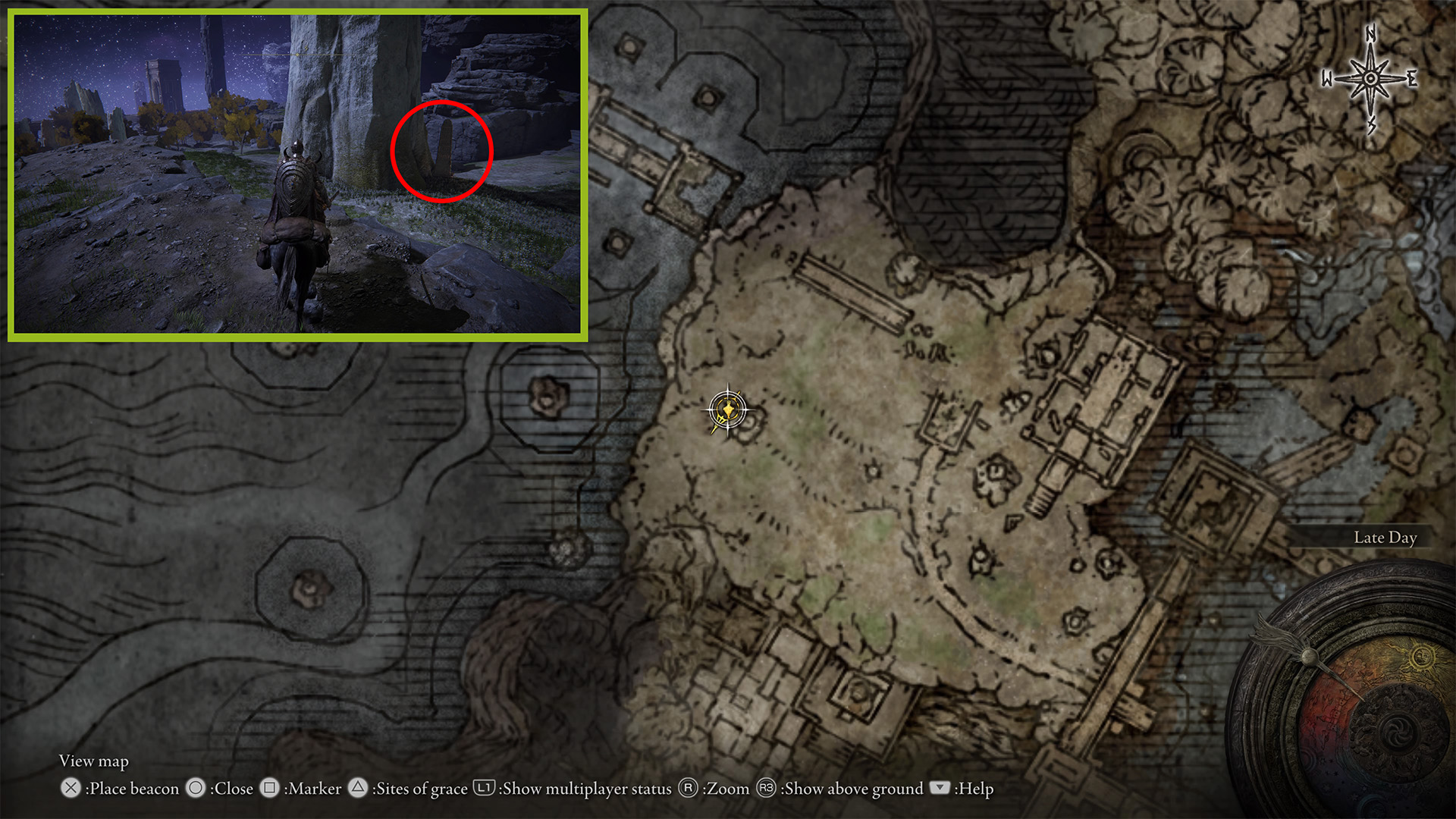Screen dimensions: 1456x819
Task: Click the Close label text
Action: tap(232, 789)
